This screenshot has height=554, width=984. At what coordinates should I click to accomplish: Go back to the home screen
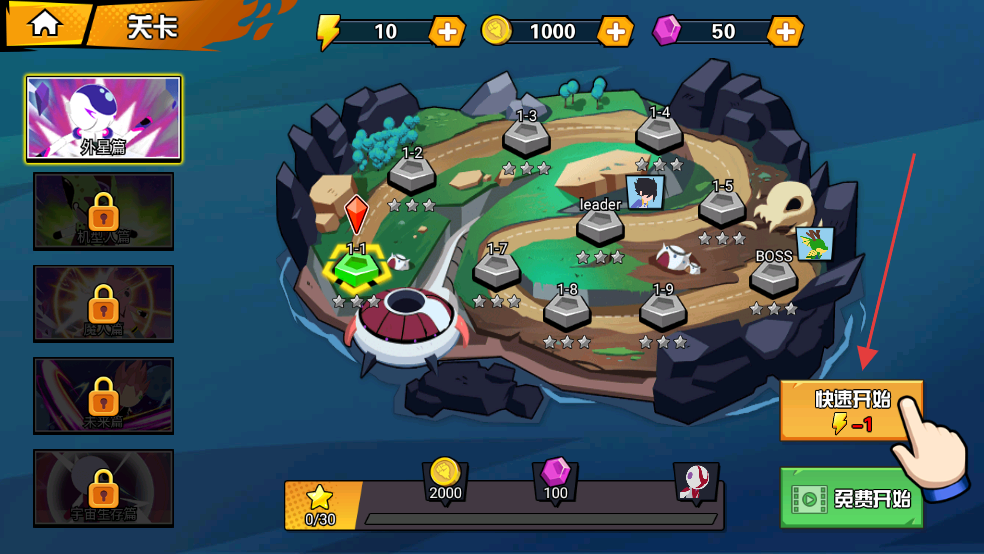44,25
